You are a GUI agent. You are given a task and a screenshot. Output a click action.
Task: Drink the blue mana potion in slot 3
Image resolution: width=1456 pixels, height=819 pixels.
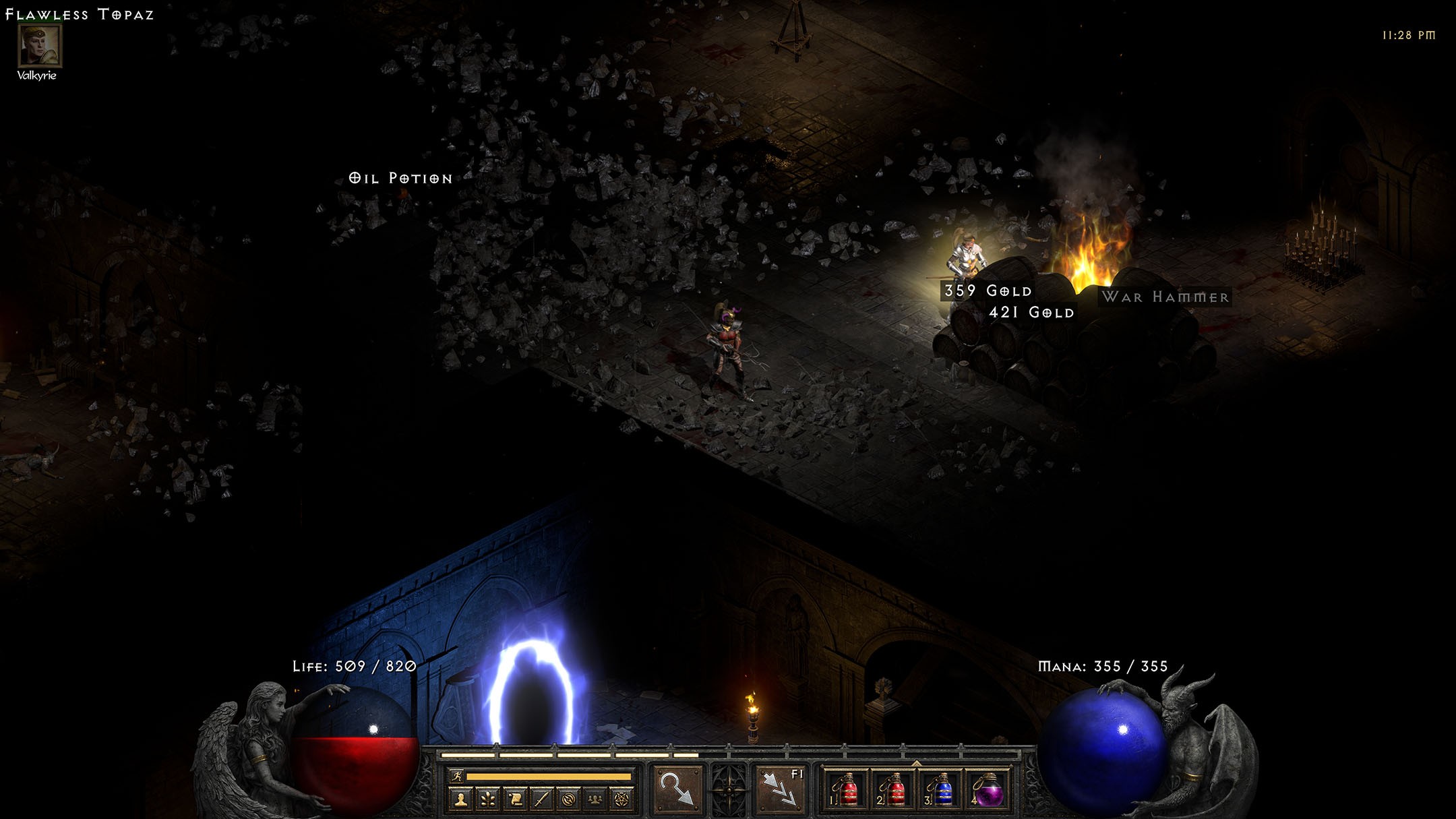click(941, 789)
